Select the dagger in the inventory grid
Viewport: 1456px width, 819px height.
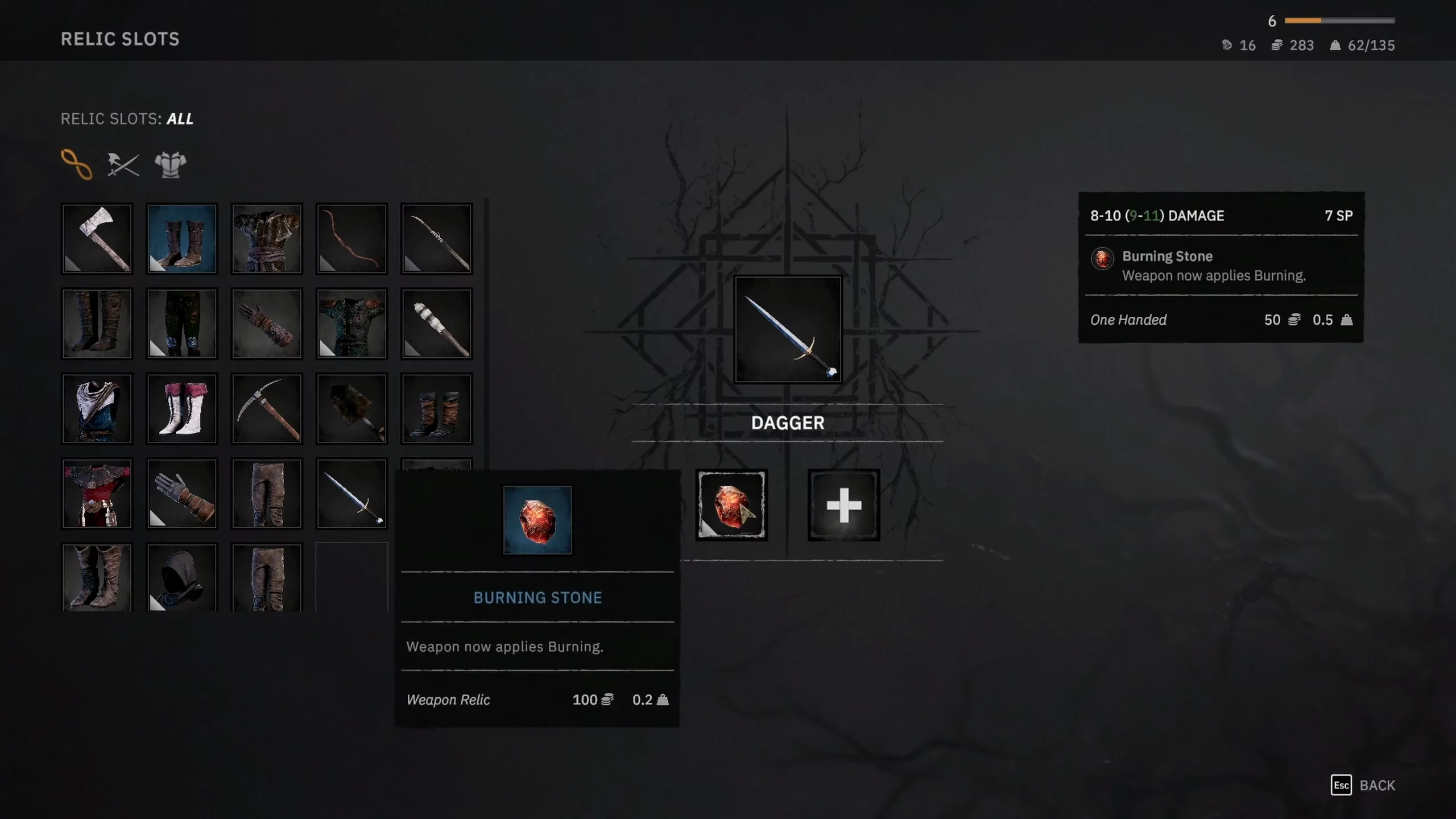pos(351,494)
